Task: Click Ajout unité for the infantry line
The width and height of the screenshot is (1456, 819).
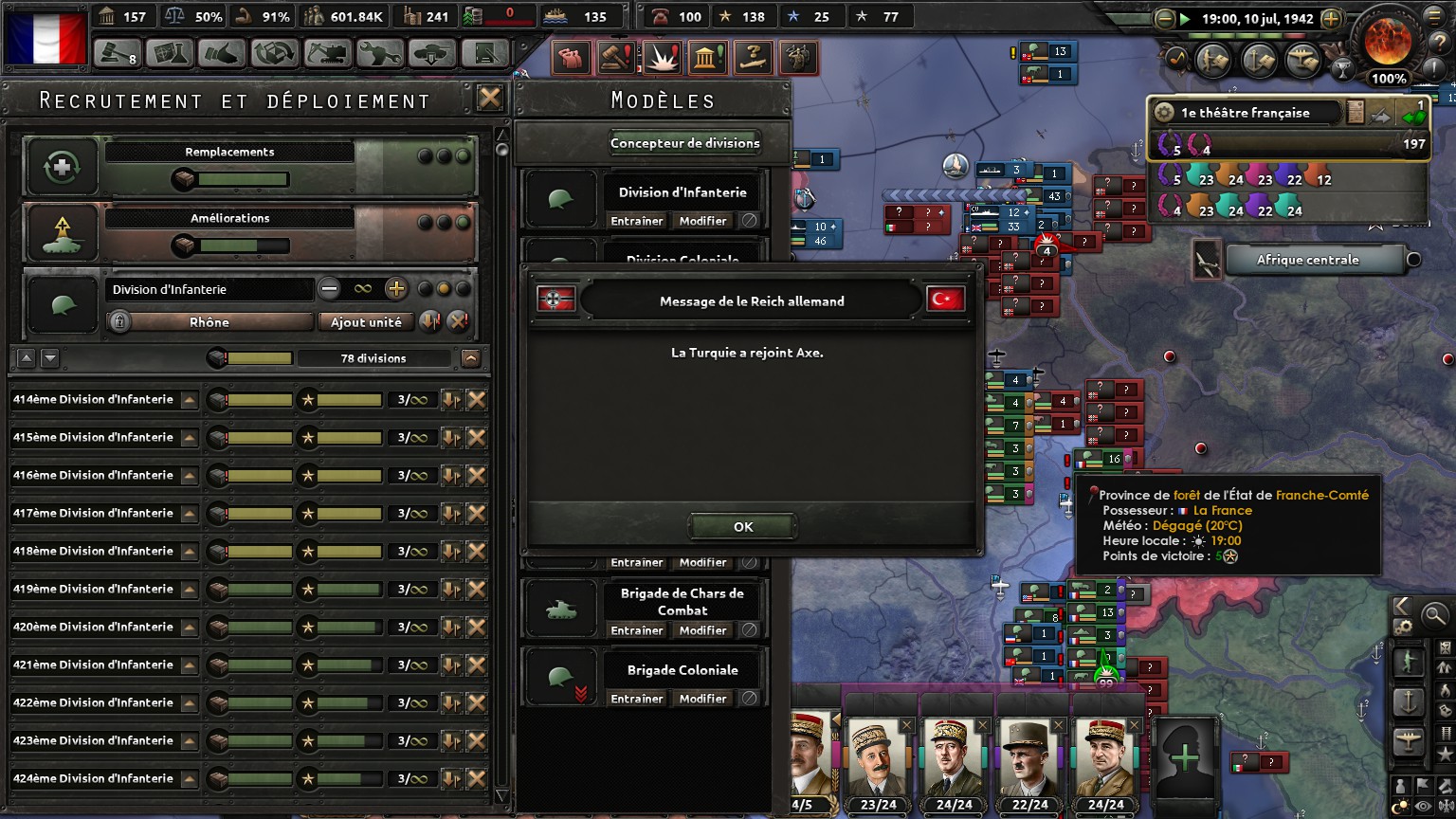Action: coord(366,322)
